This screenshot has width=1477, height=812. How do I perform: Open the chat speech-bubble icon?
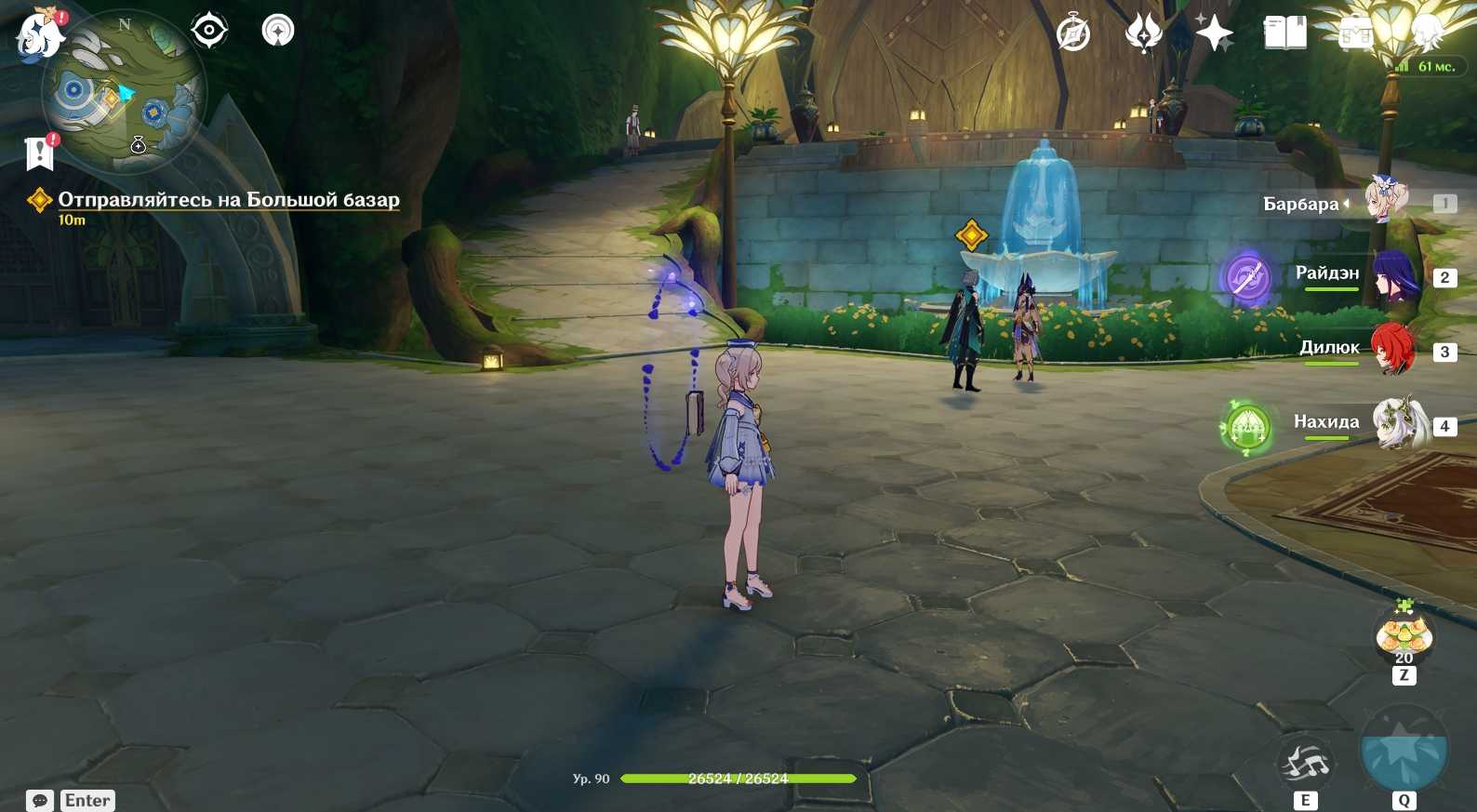pyautogui.click(x=40, y=801)
